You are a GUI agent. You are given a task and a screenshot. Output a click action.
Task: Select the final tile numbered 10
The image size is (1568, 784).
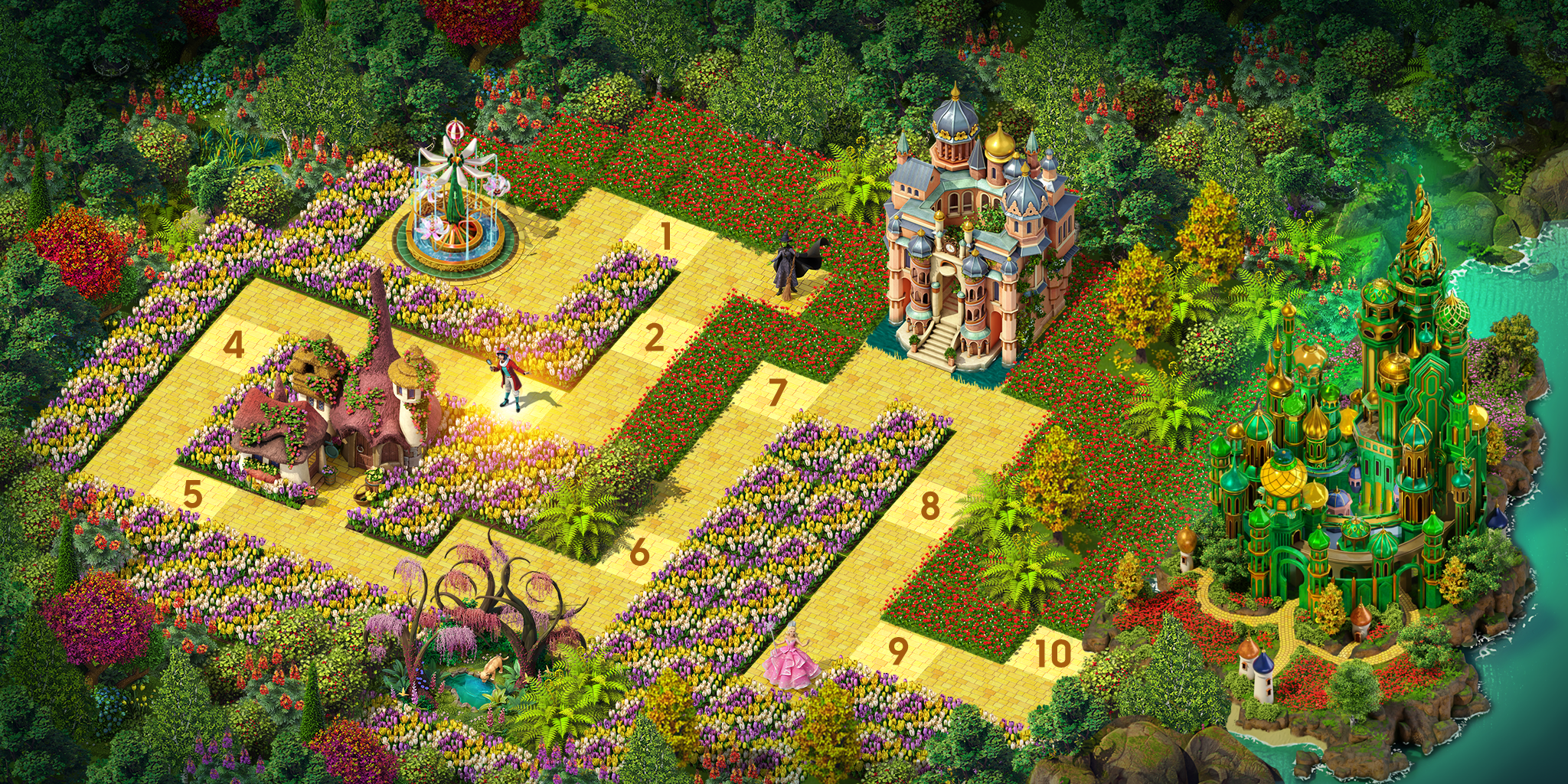1053,653
